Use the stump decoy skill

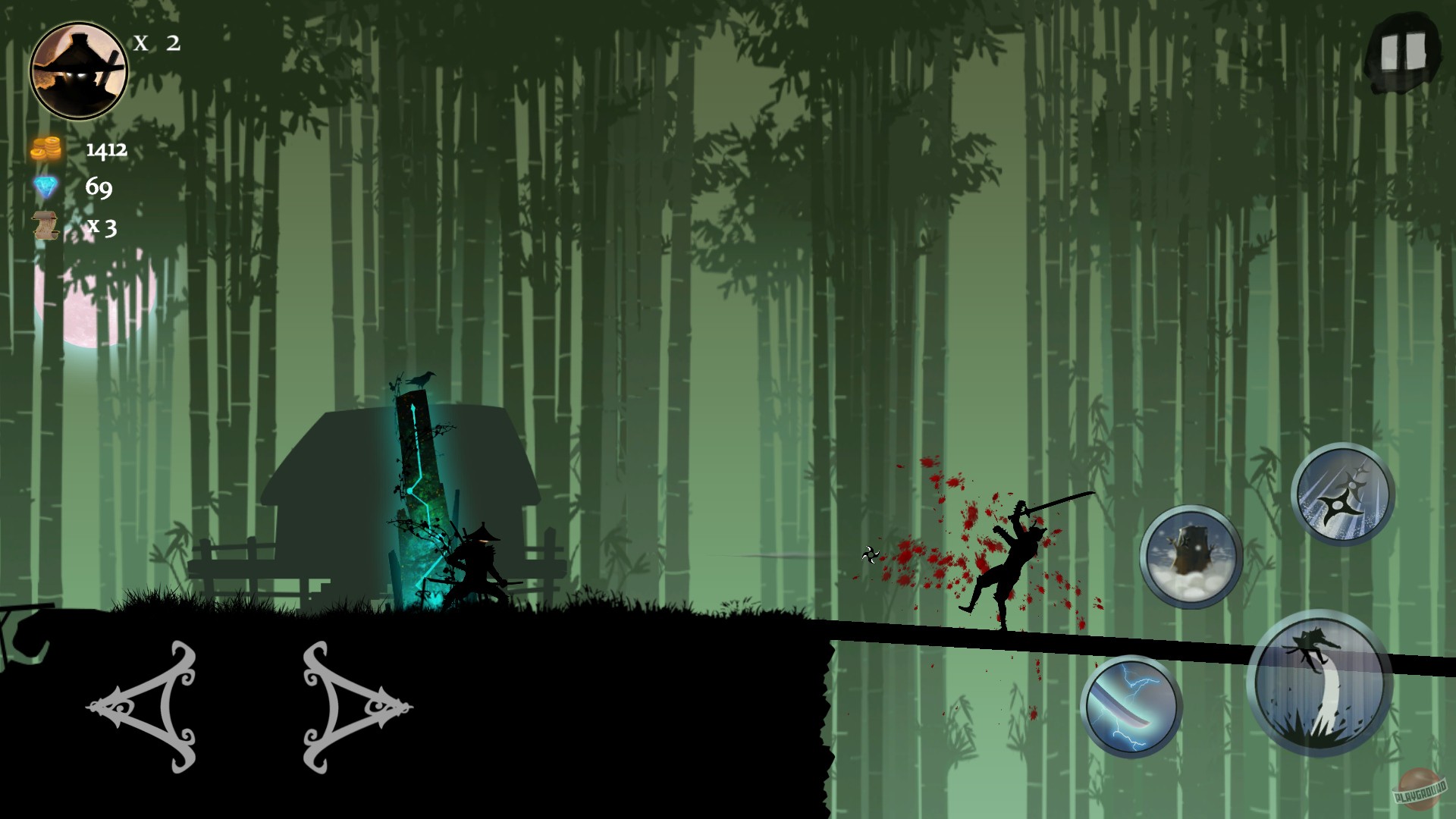pos(1191,554)
